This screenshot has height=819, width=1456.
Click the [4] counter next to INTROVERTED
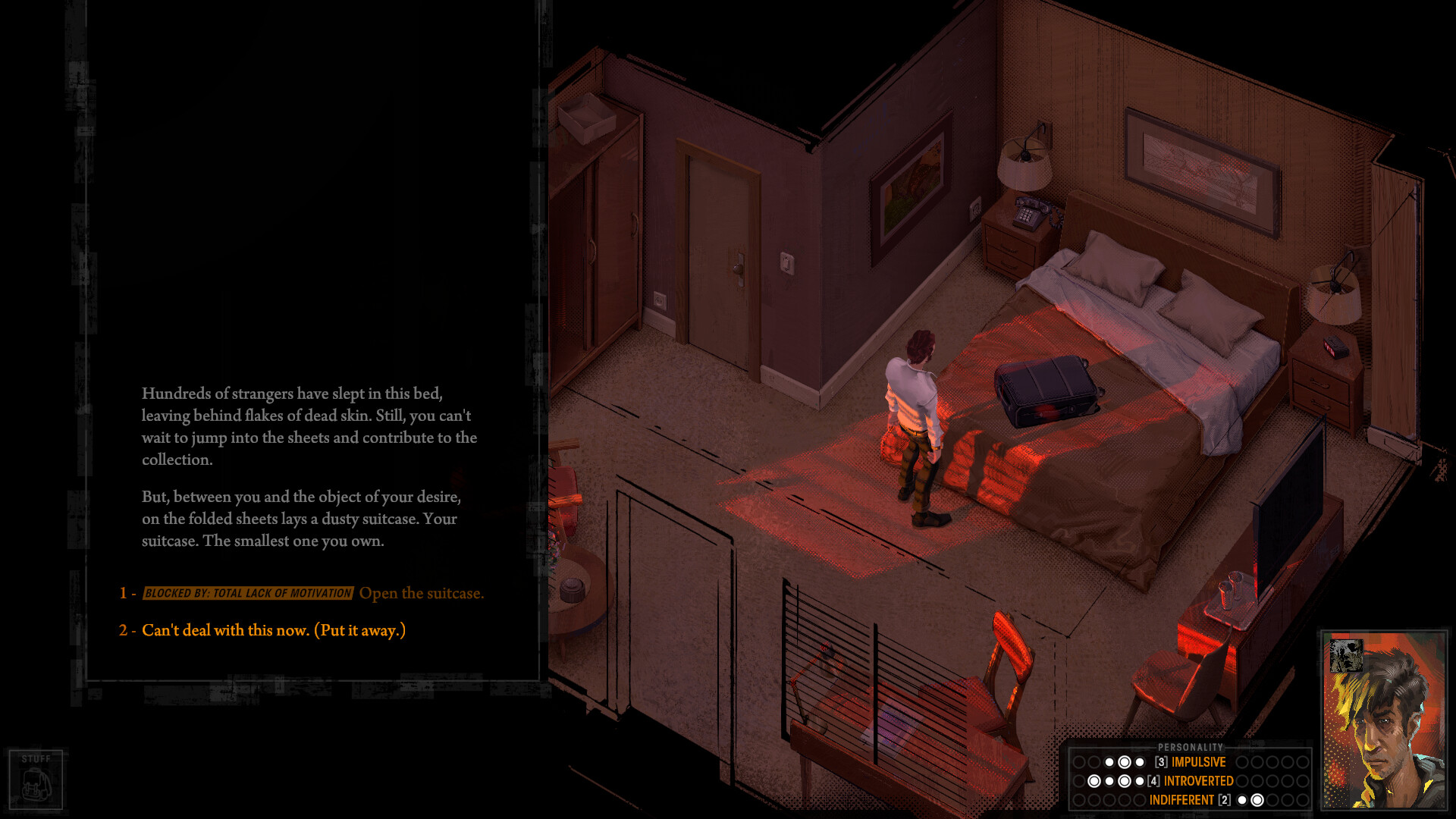coord(1153,780)
